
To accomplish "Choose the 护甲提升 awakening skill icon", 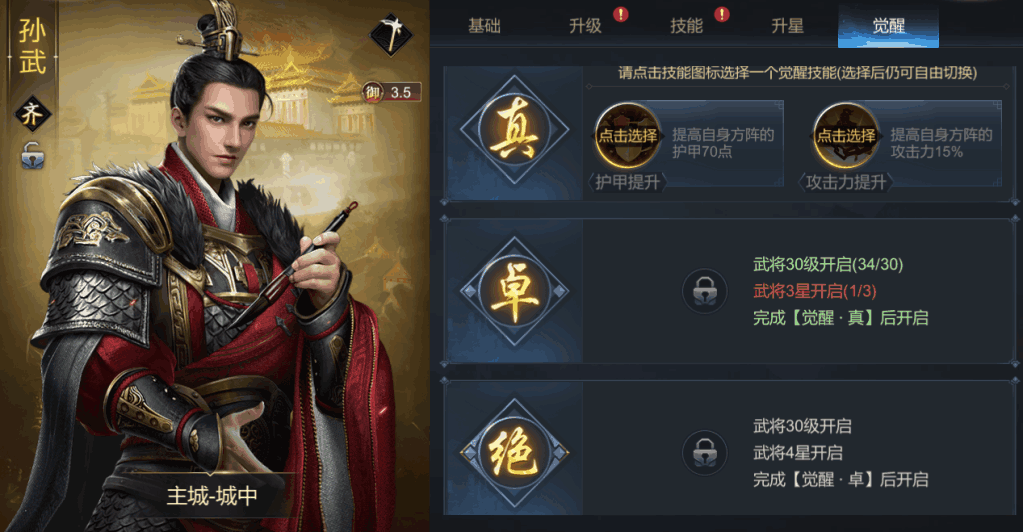I will click(x=628, y=136).
